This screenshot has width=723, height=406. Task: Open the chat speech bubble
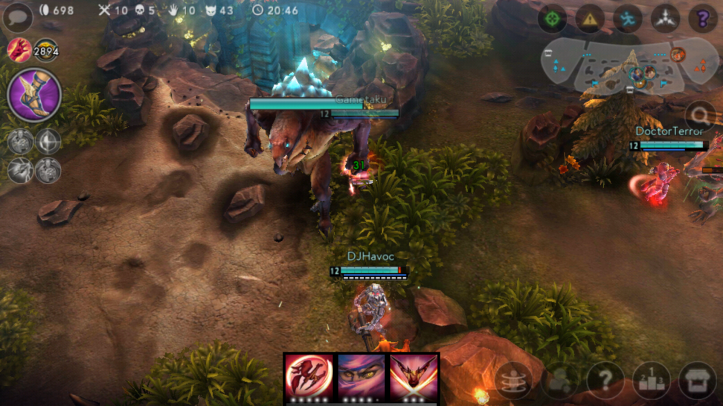(x=17, y=17)
